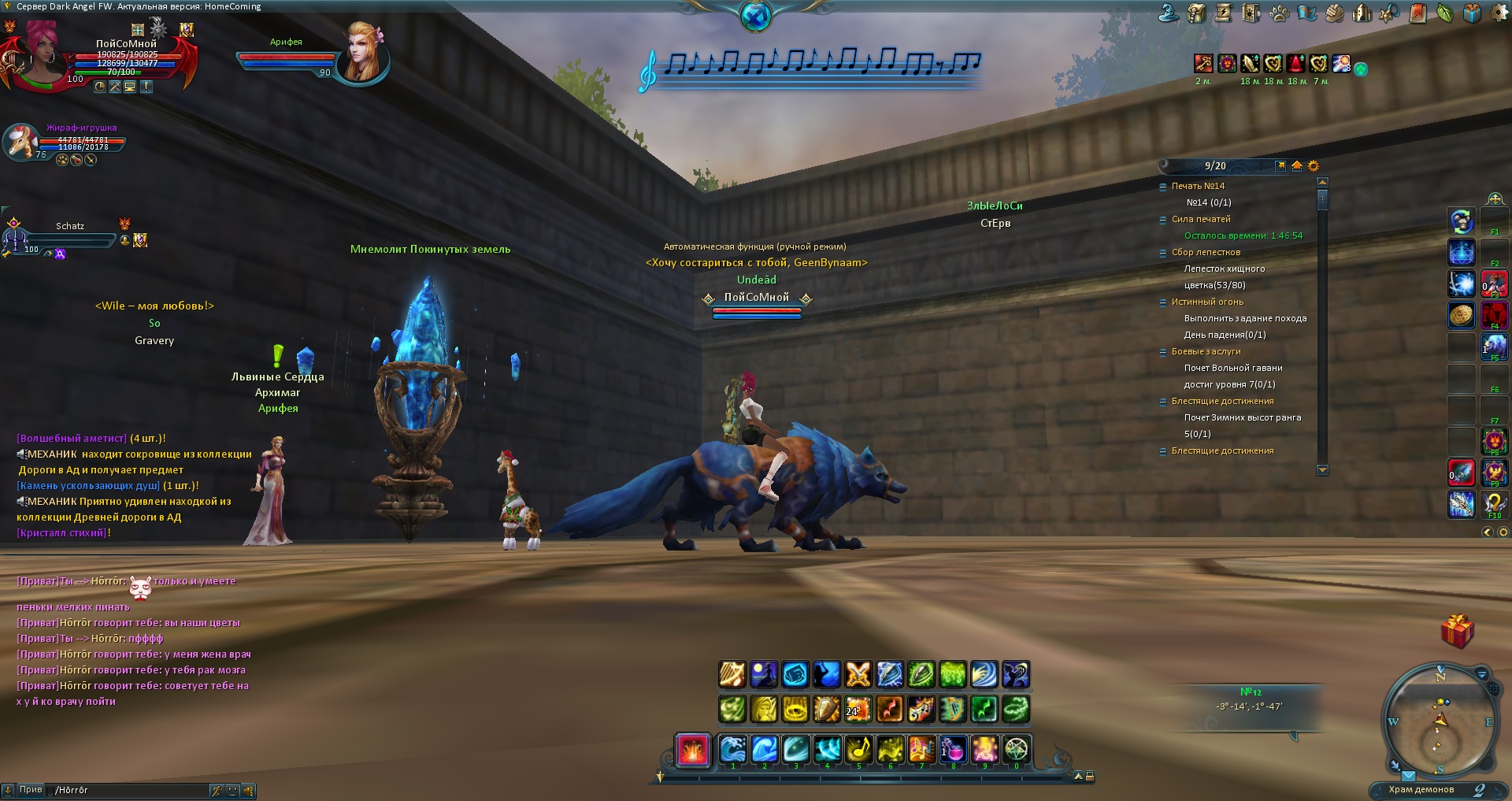This screenshot has height=801, width=1512.
Task: Open the red gift box above minimap
Action: point(1457,631)
